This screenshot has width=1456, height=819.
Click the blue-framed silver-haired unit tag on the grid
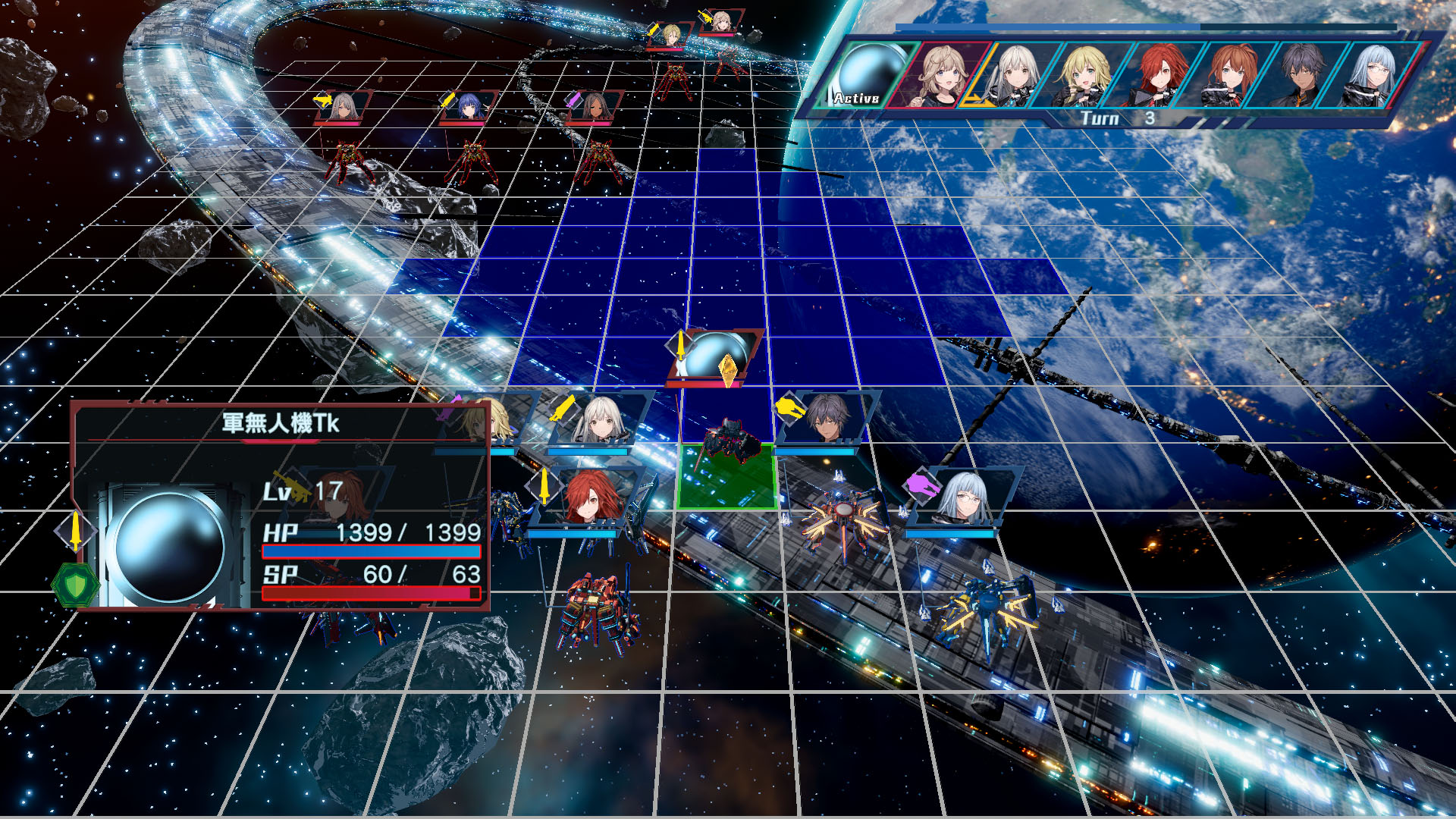pyautogui.click(x=599, y=419)
